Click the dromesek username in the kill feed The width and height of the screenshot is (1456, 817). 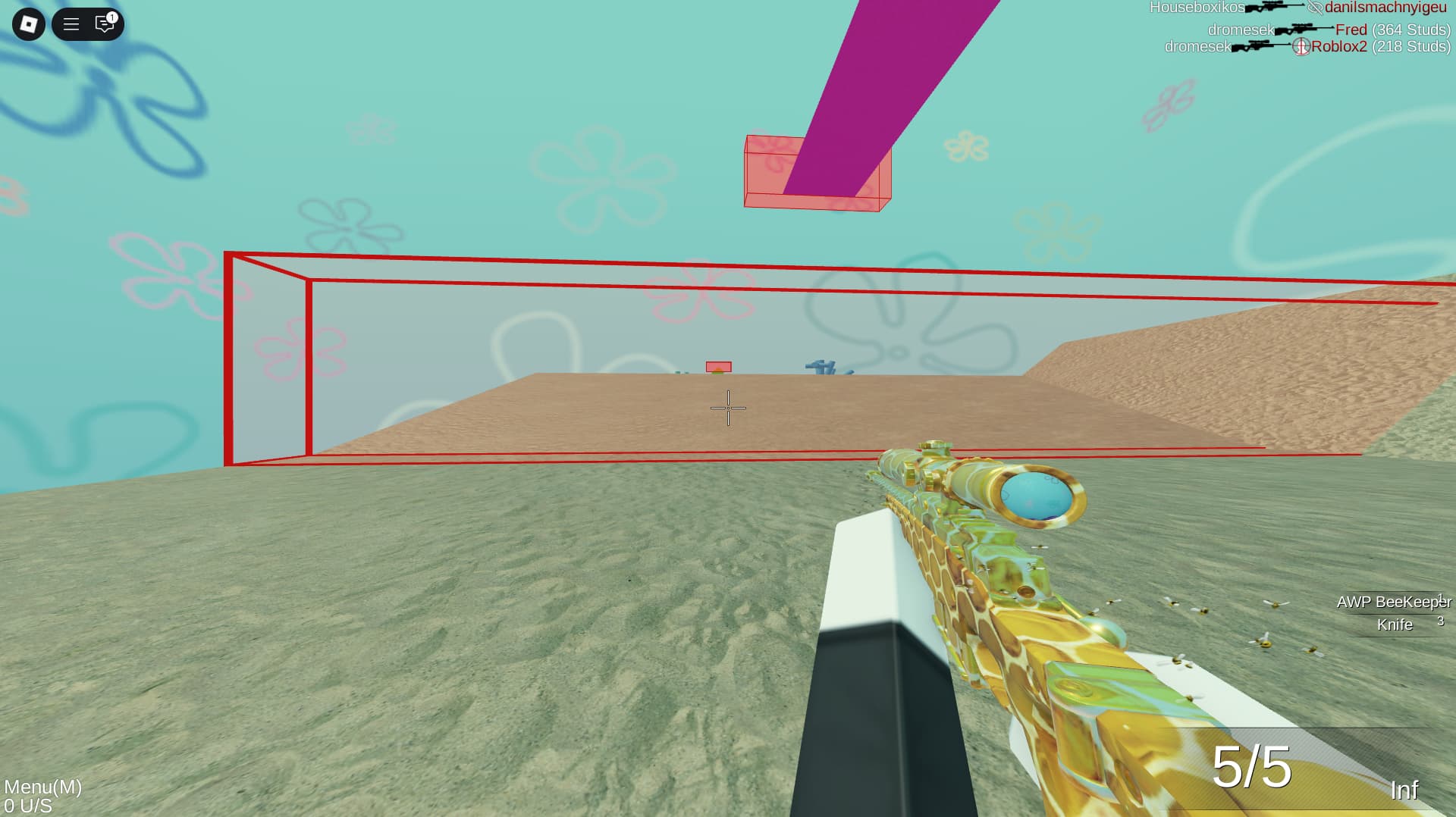(x=1242, y=30)
